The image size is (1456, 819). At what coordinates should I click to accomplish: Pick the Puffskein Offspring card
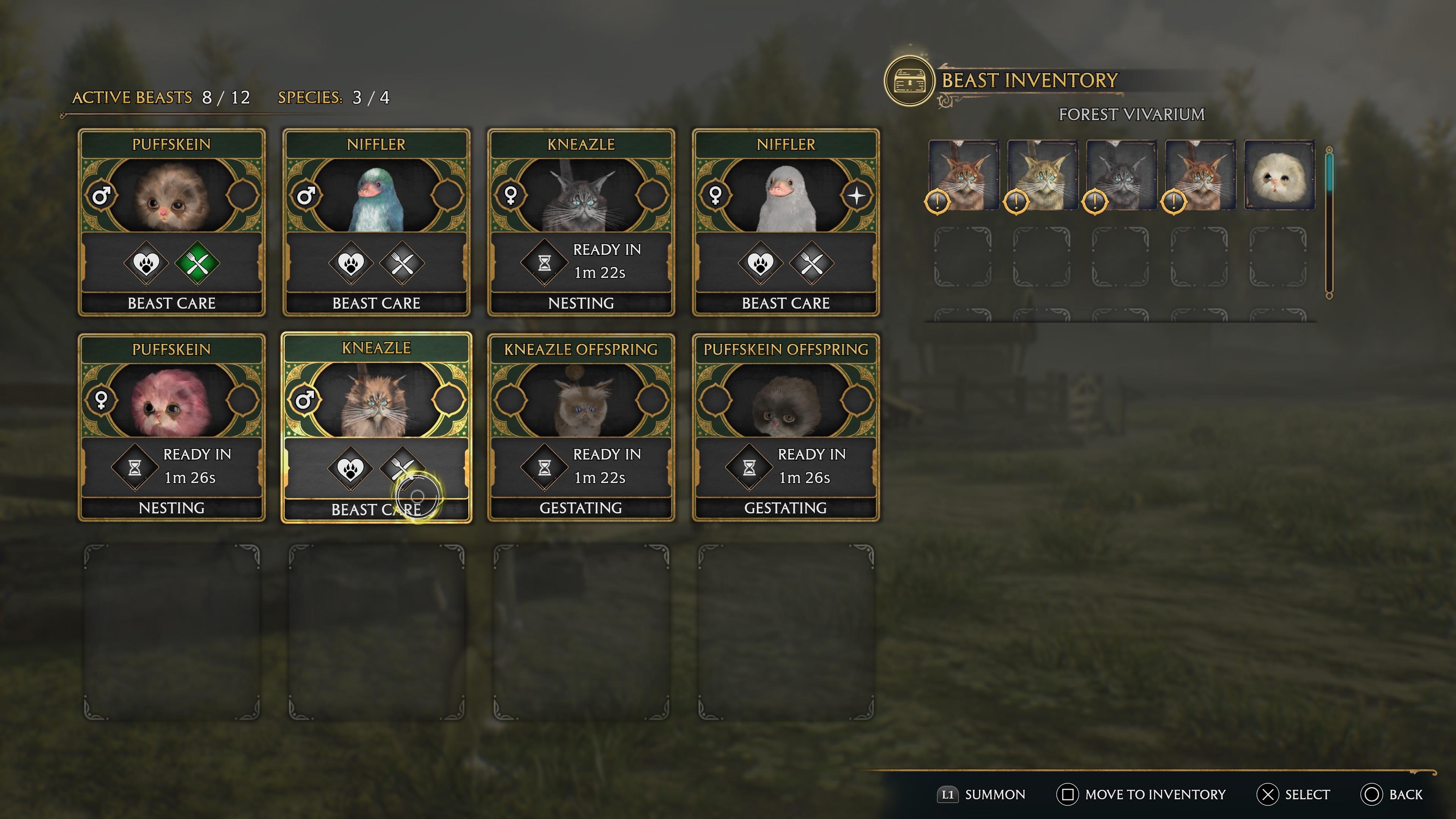tap(786, 400)
